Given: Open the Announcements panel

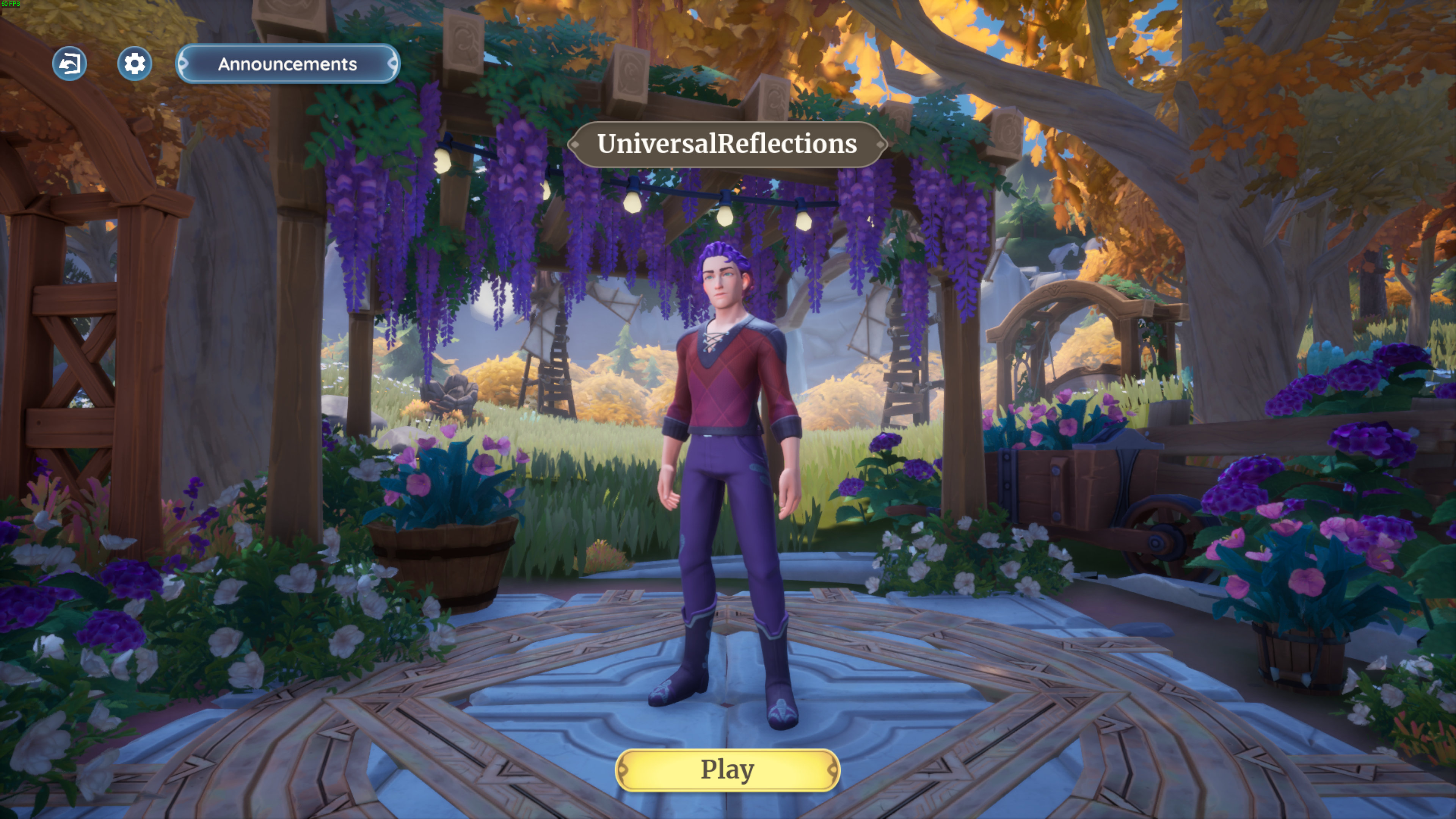Looking at the screenshot, I should pyautogui.click(x=288, y=64).
